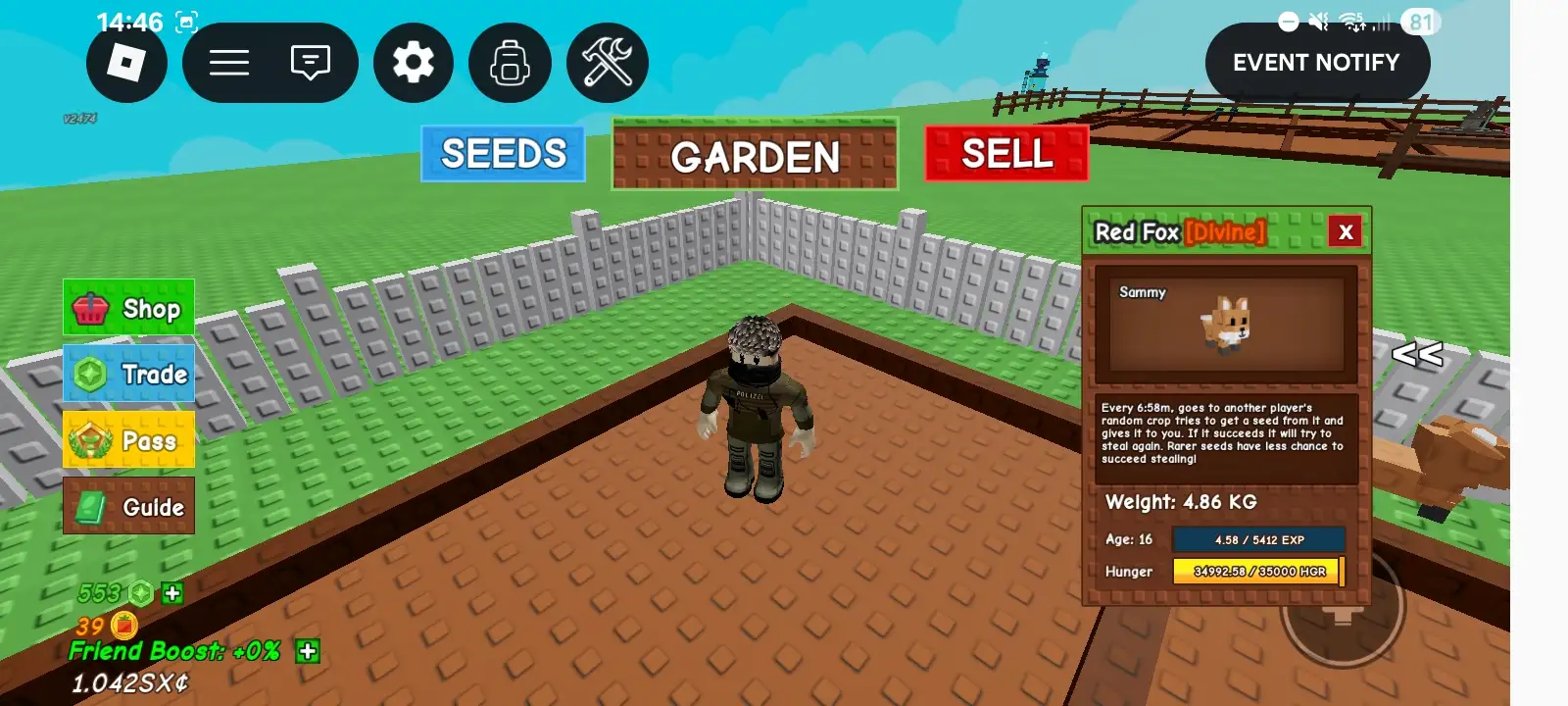Open the Roblox logo menu
This screenshot has width=1568, height=706.
[126, 64]
